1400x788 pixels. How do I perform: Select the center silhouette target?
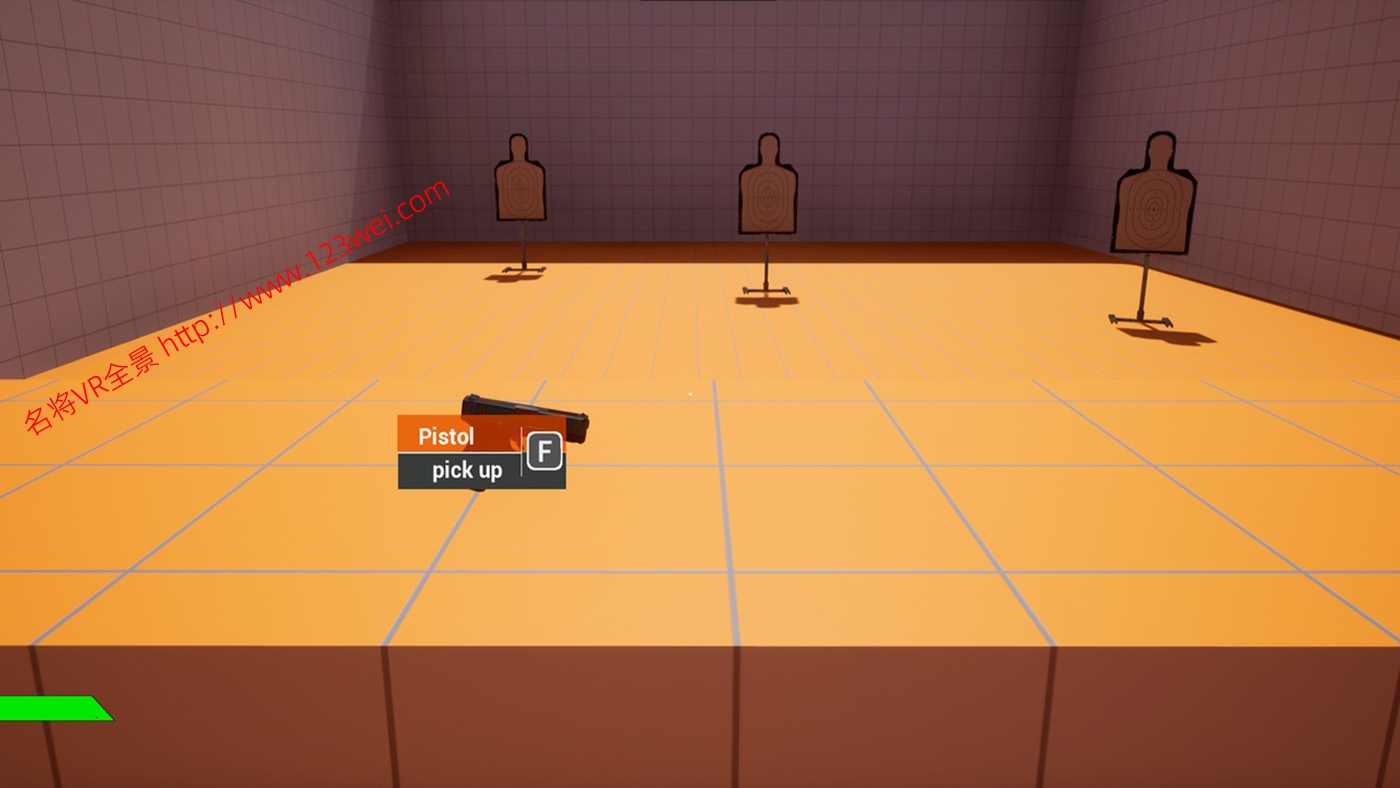click(x=767, y=190)
